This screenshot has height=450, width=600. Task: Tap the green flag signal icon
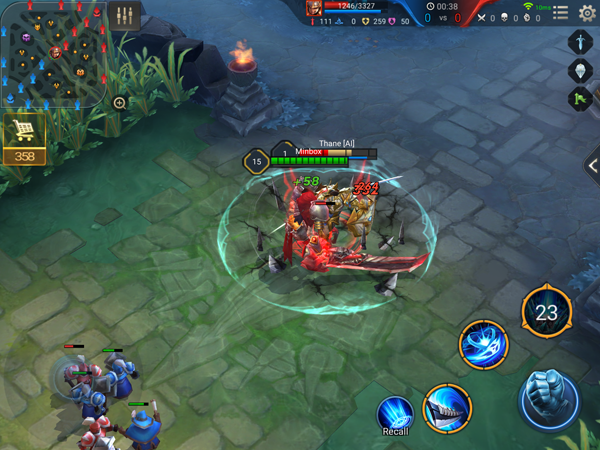pyautogui.click(x=582, y=98)
